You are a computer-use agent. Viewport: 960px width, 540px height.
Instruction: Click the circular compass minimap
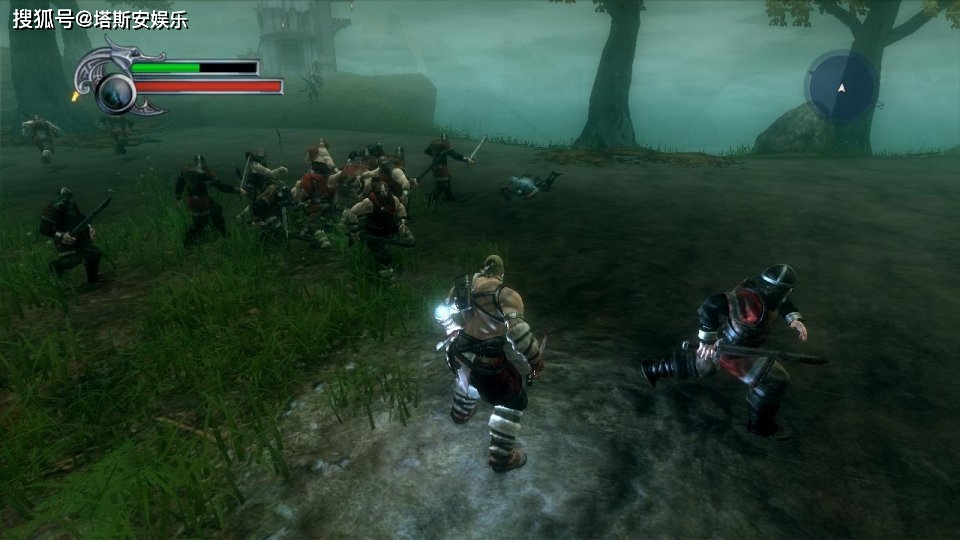[841, 87]
